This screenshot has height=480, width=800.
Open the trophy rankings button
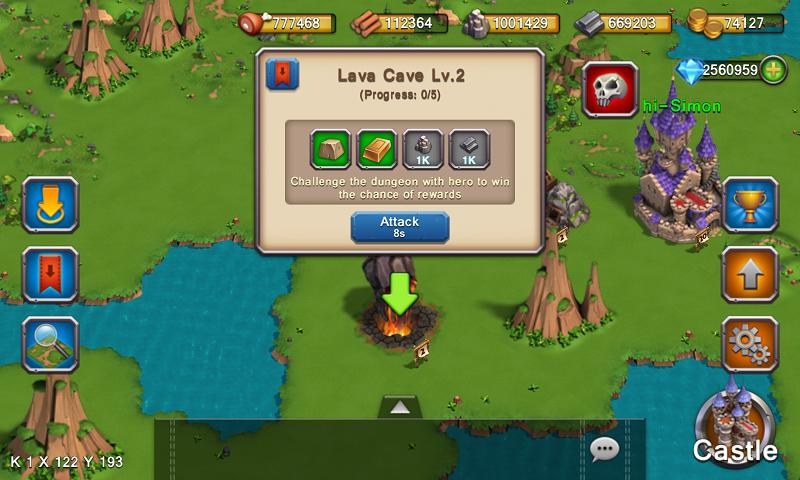coord(750,205)
